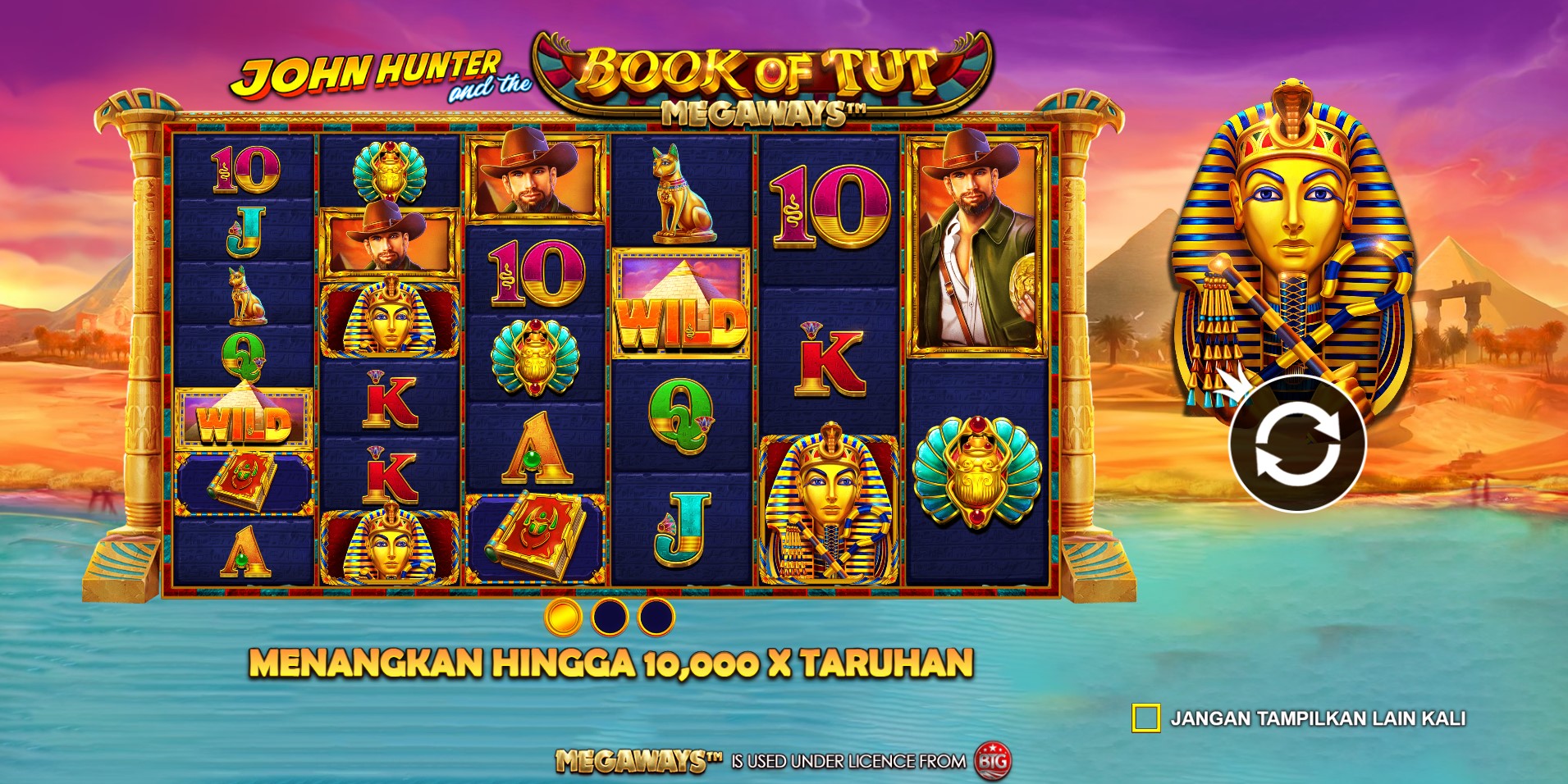Select the gold first intro page dot
This screenshot has height=784, width=1568.
pyautogui.click(x=564, y=617)
